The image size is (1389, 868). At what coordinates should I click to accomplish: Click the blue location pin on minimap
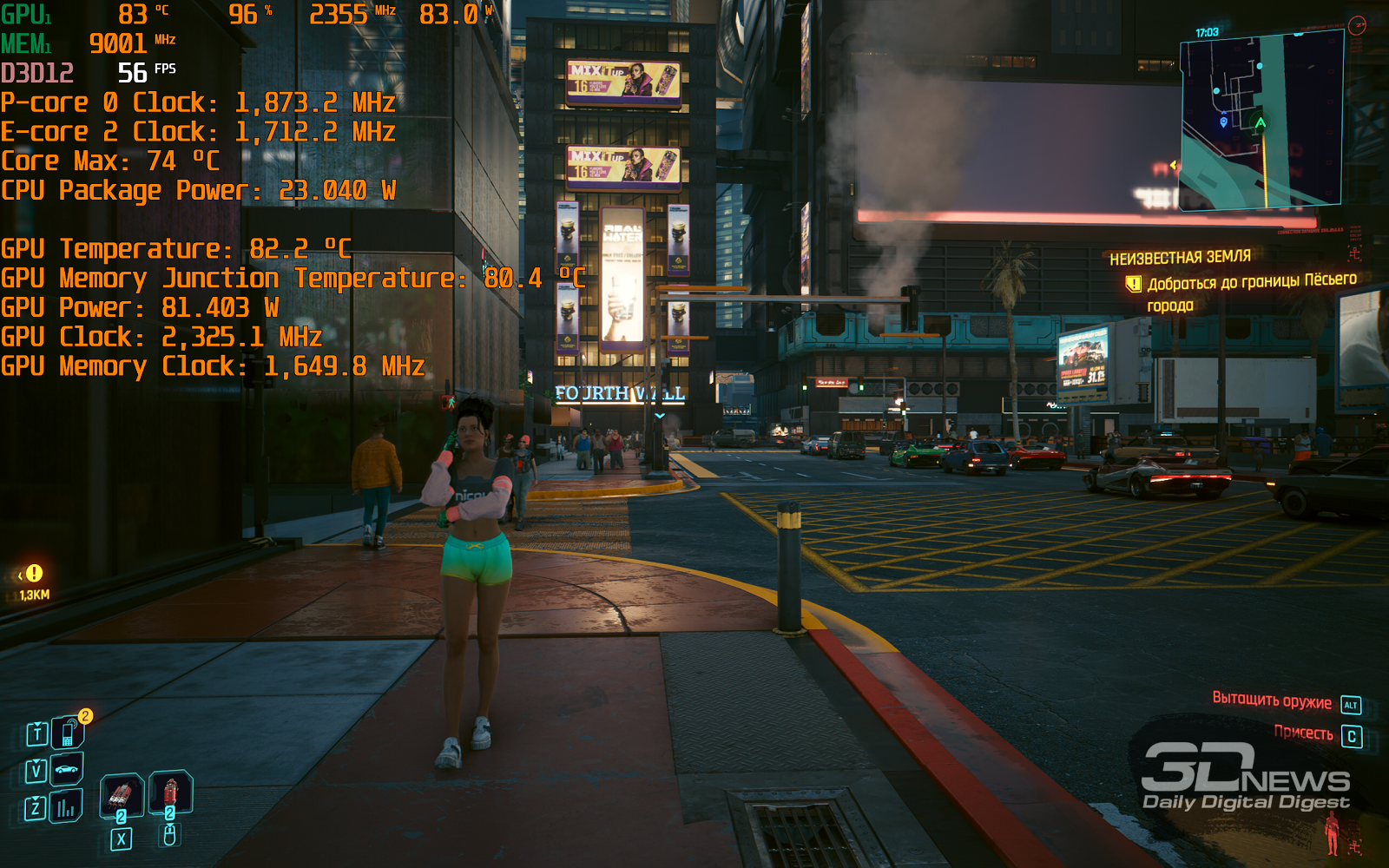coord(1224,122)
